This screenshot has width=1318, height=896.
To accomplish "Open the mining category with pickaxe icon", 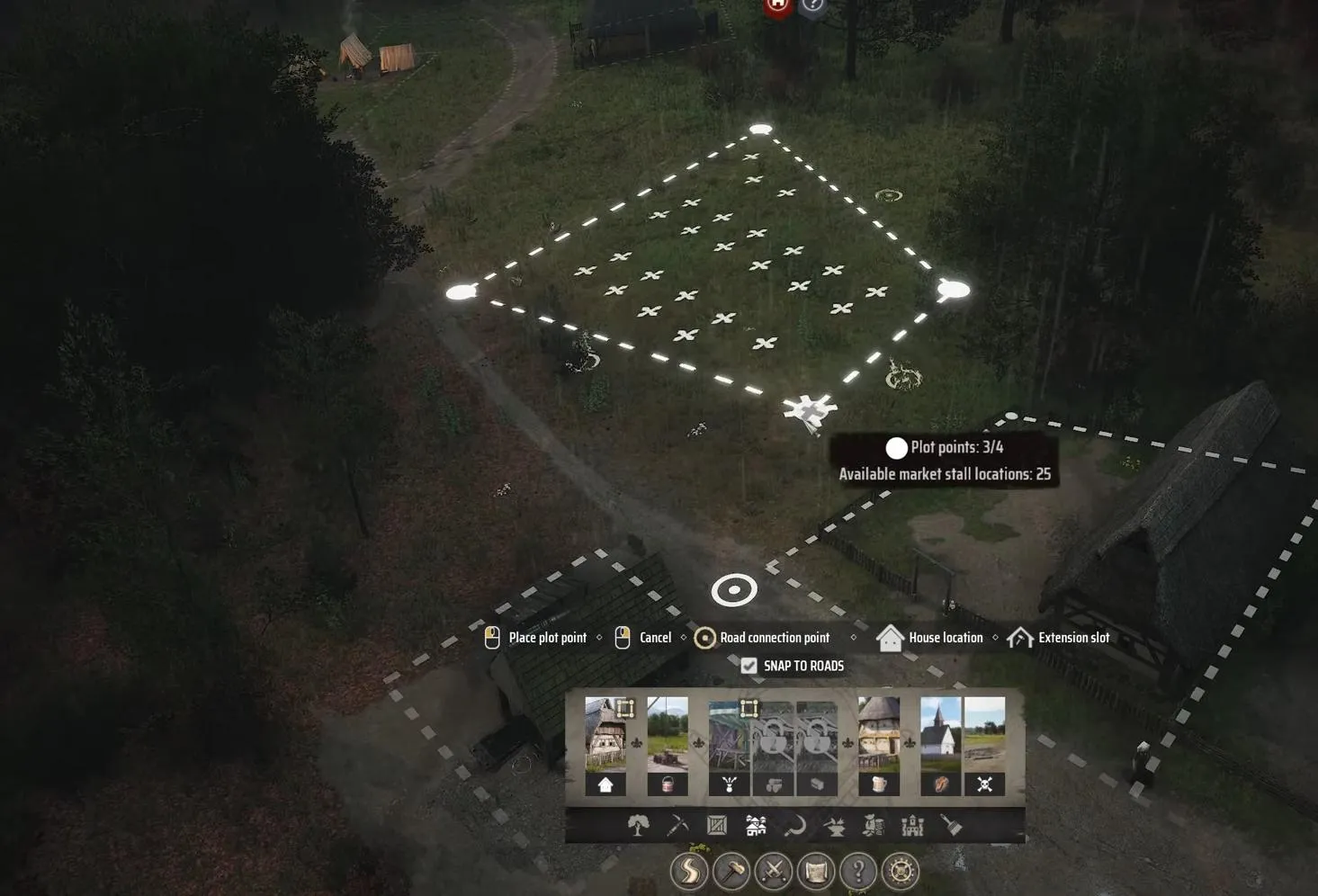I will click(x=677, y=825).
